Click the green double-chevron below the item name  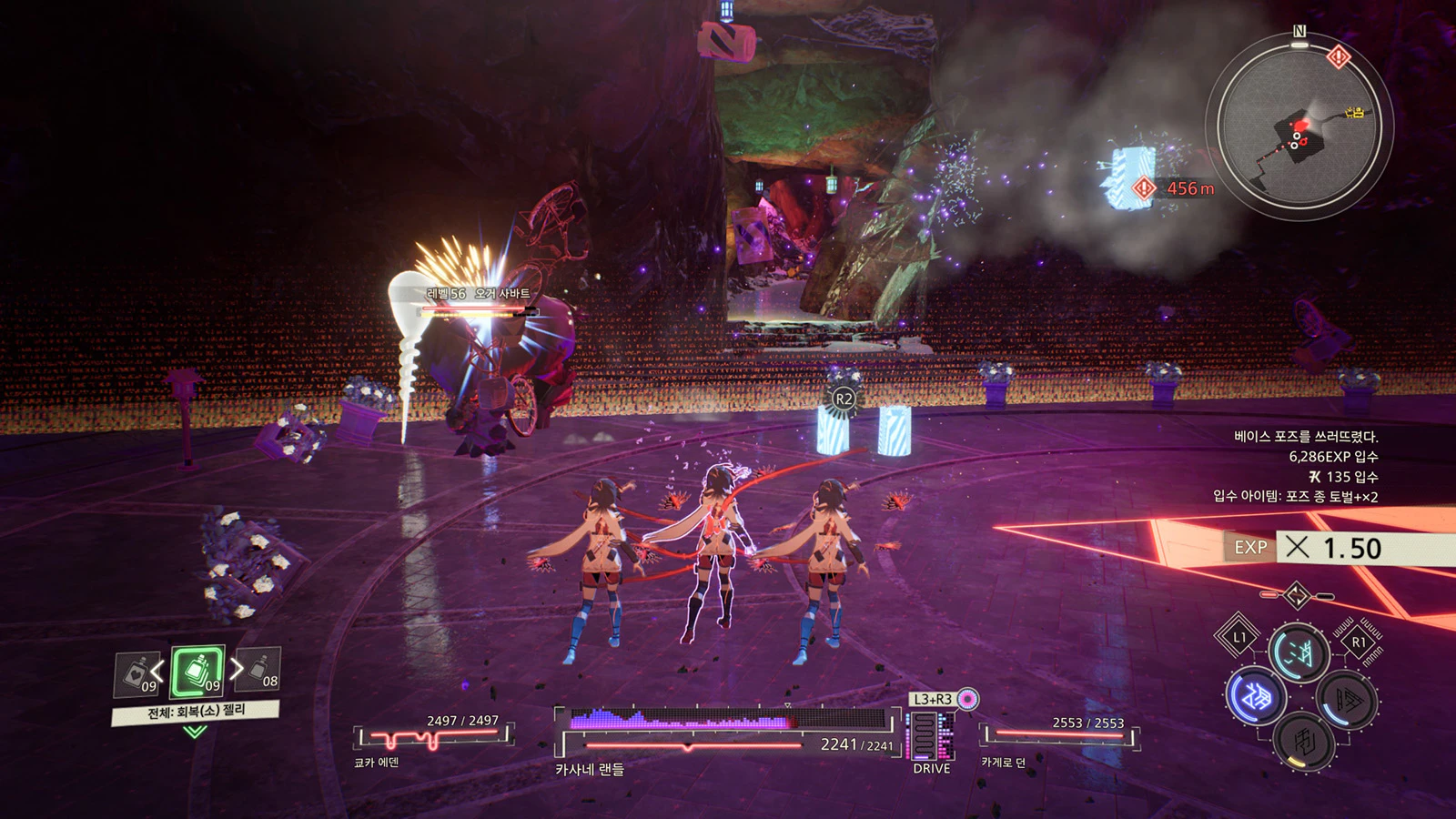(195, 731)
